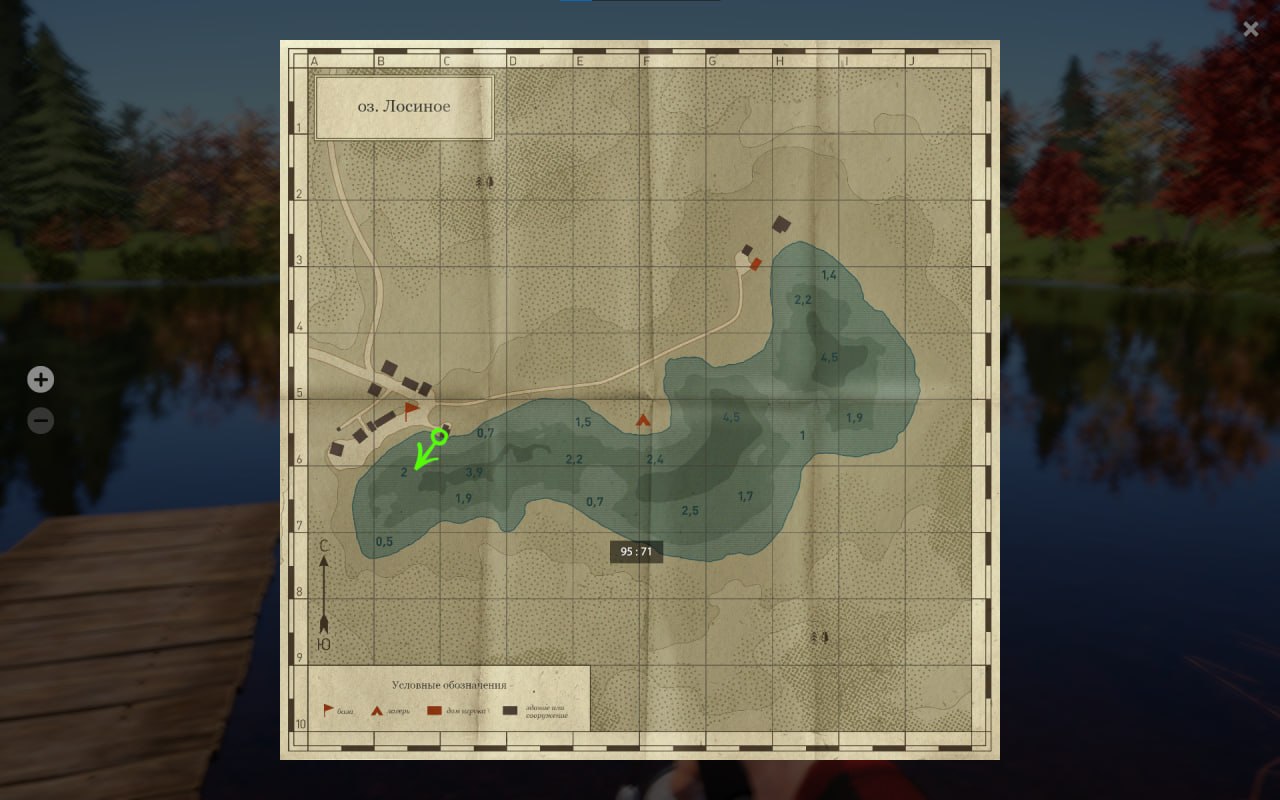Click the camp tent marker in the lake's middle
Viewport: 1280px width, 800px height.
641,420
